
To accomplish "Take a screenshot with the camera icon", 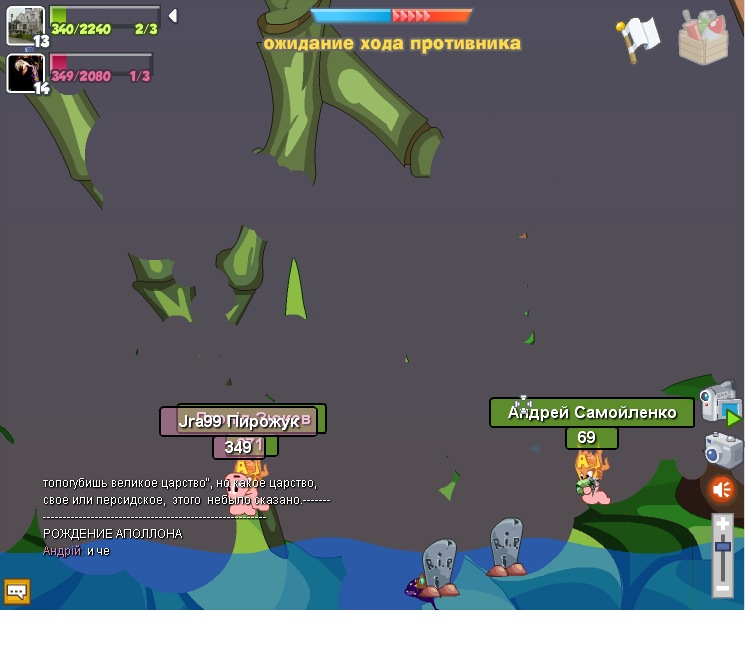I will click(722, 450).
